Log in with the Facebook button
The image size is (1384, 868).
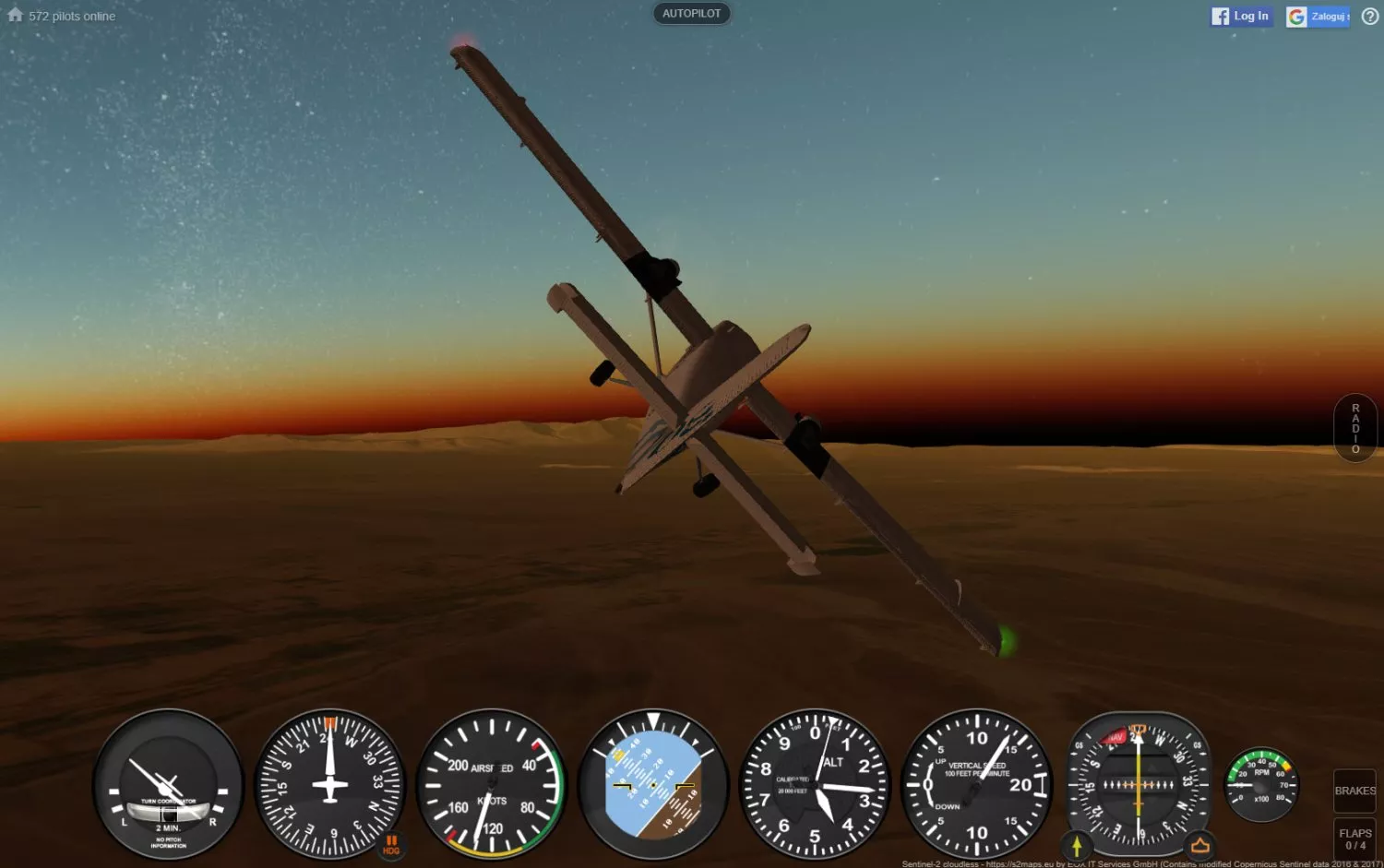point(1241,17)
